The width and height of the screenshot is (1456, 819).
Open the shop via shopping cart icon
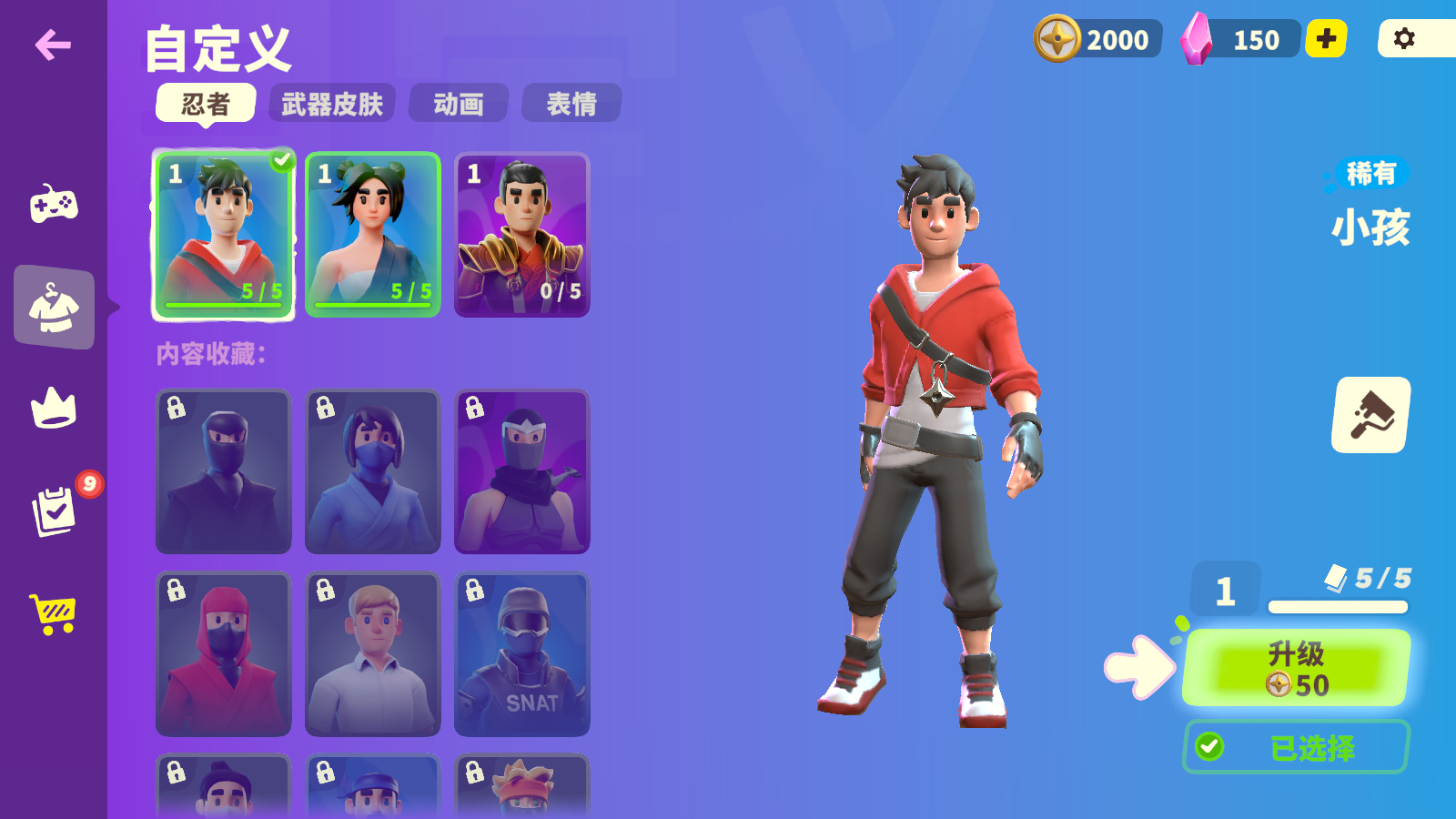click(x=52, y=614)
